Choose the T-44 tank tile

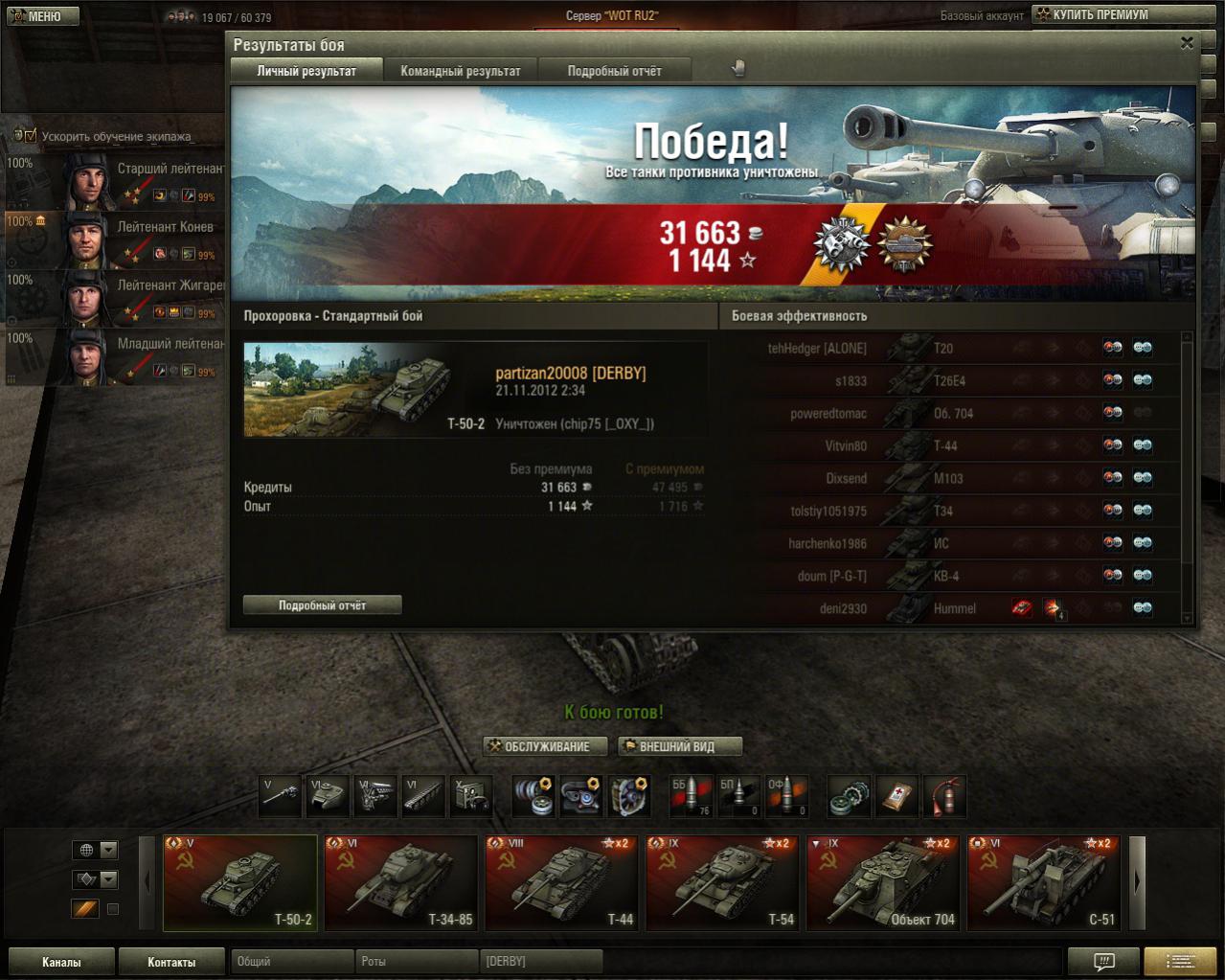(562, 883)
